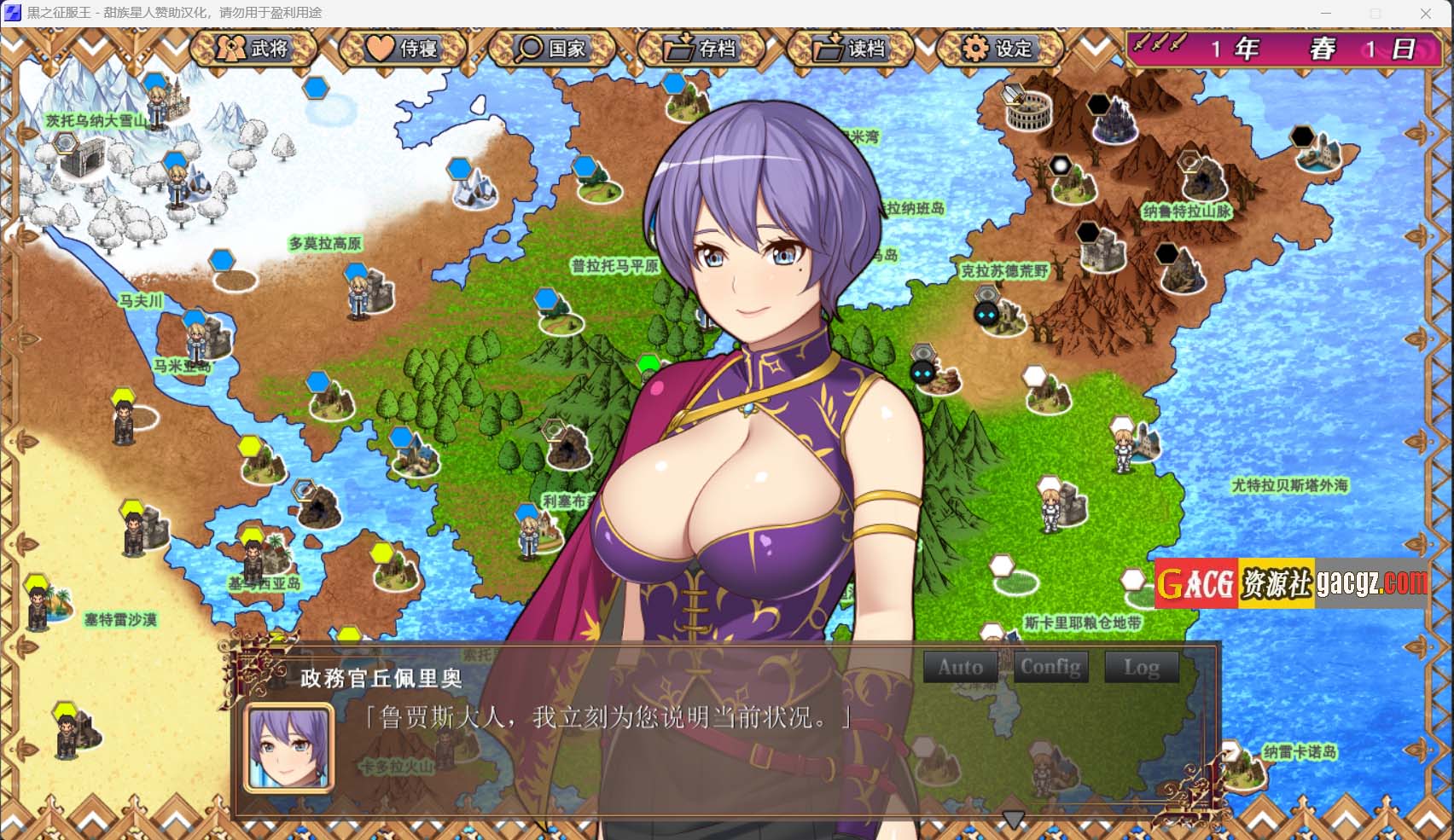
Task: Show the dialogue Log
Action: pos(1141,667)
